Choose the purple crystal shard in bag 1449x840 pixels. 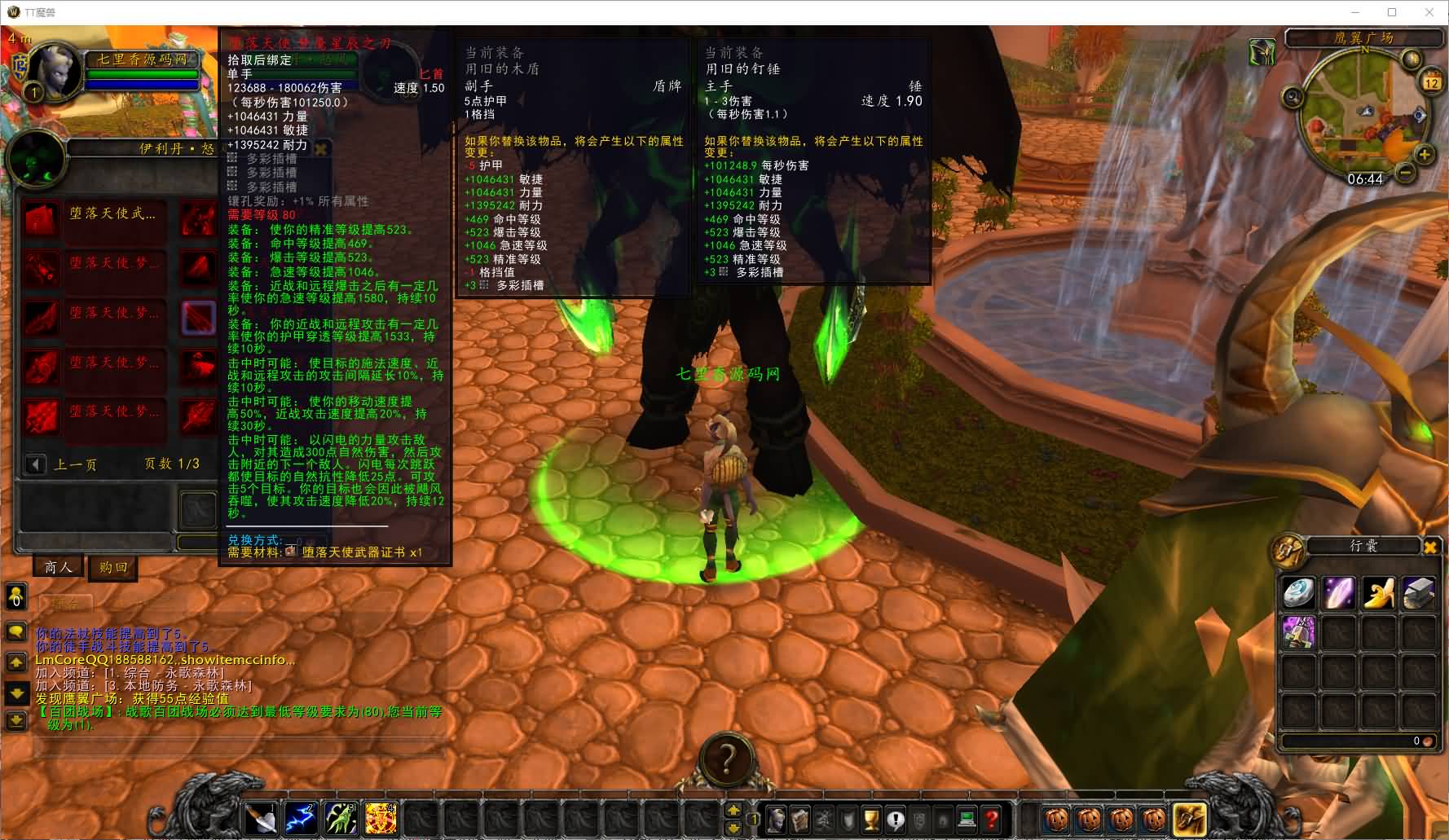pos(1338,593)
